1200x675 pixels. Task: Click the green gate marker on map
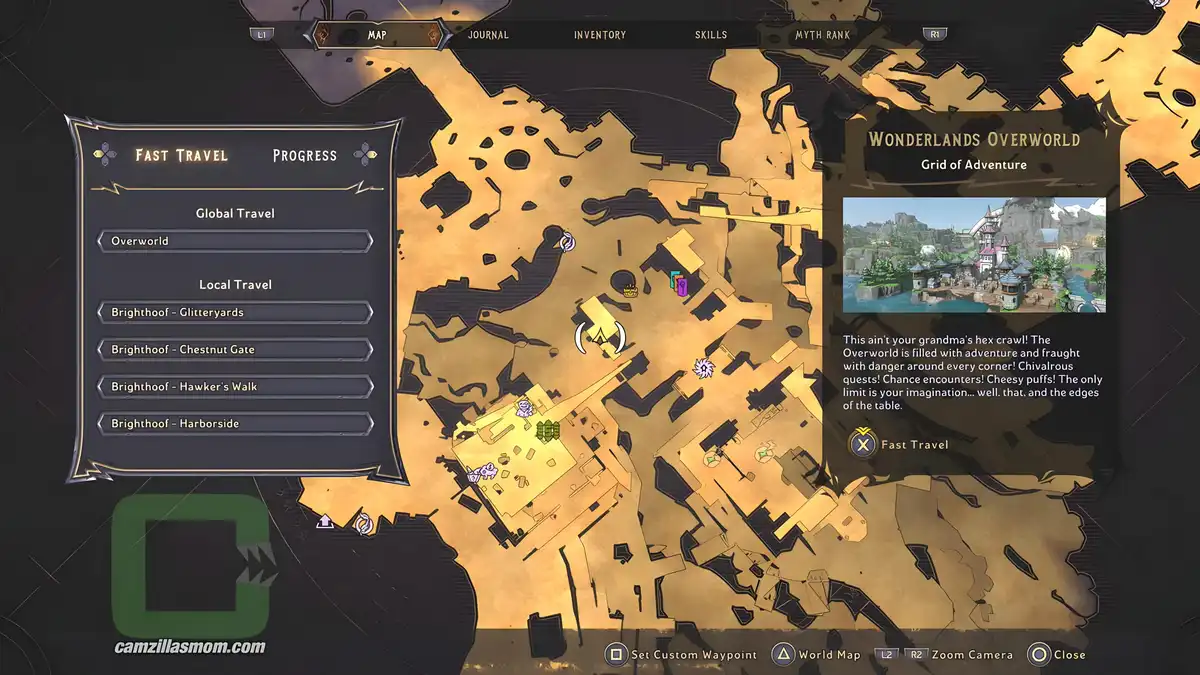click(x=546, y=431)
